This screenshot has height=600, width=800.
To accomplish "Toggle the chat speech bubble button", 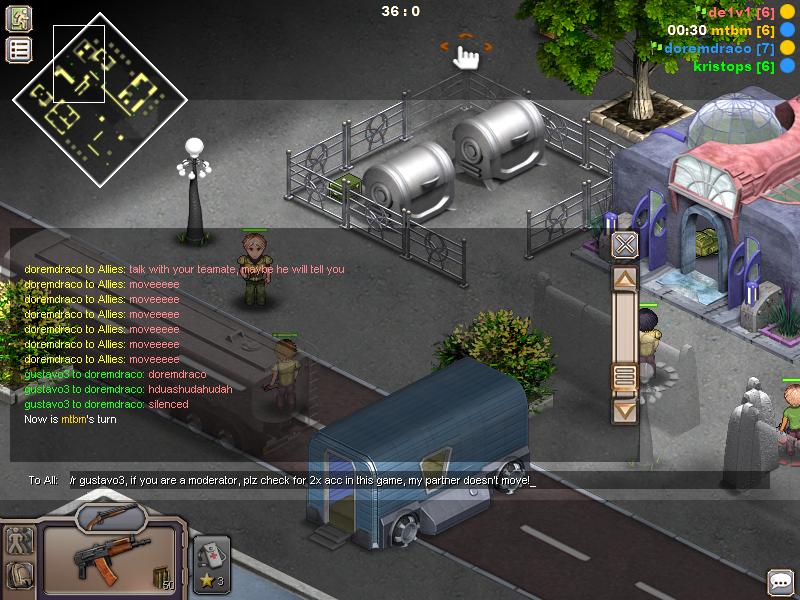I will coord(780,581).
